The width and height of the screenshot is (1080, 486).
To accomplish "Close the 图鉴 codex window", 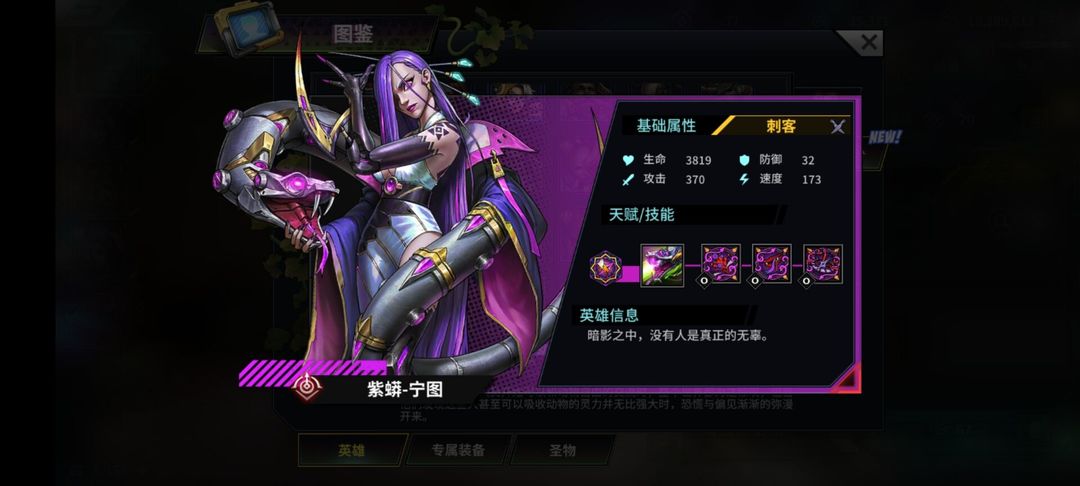I will point(869,43).
